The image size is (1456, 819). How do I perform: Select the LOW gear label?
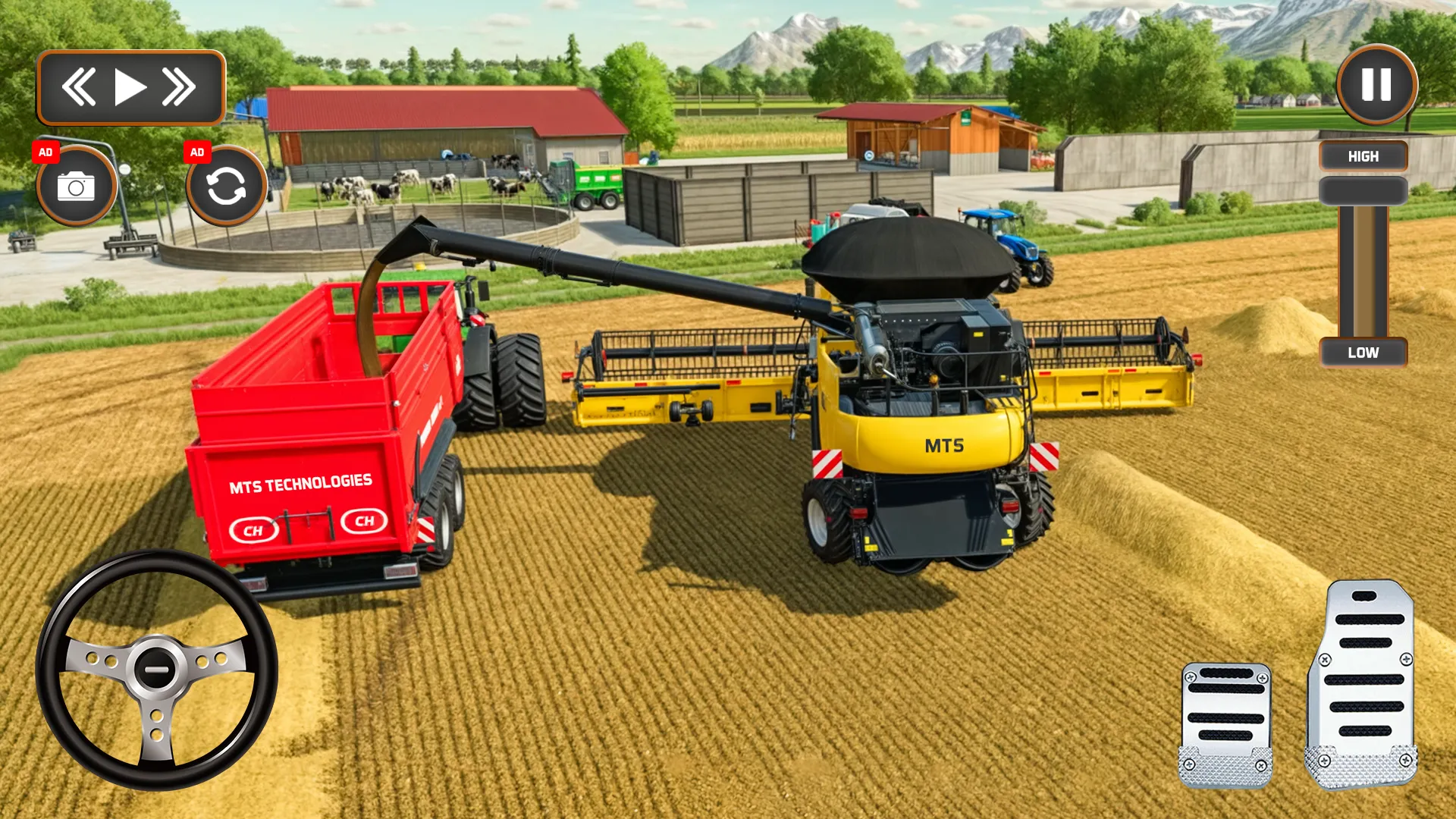[1363, 352]
